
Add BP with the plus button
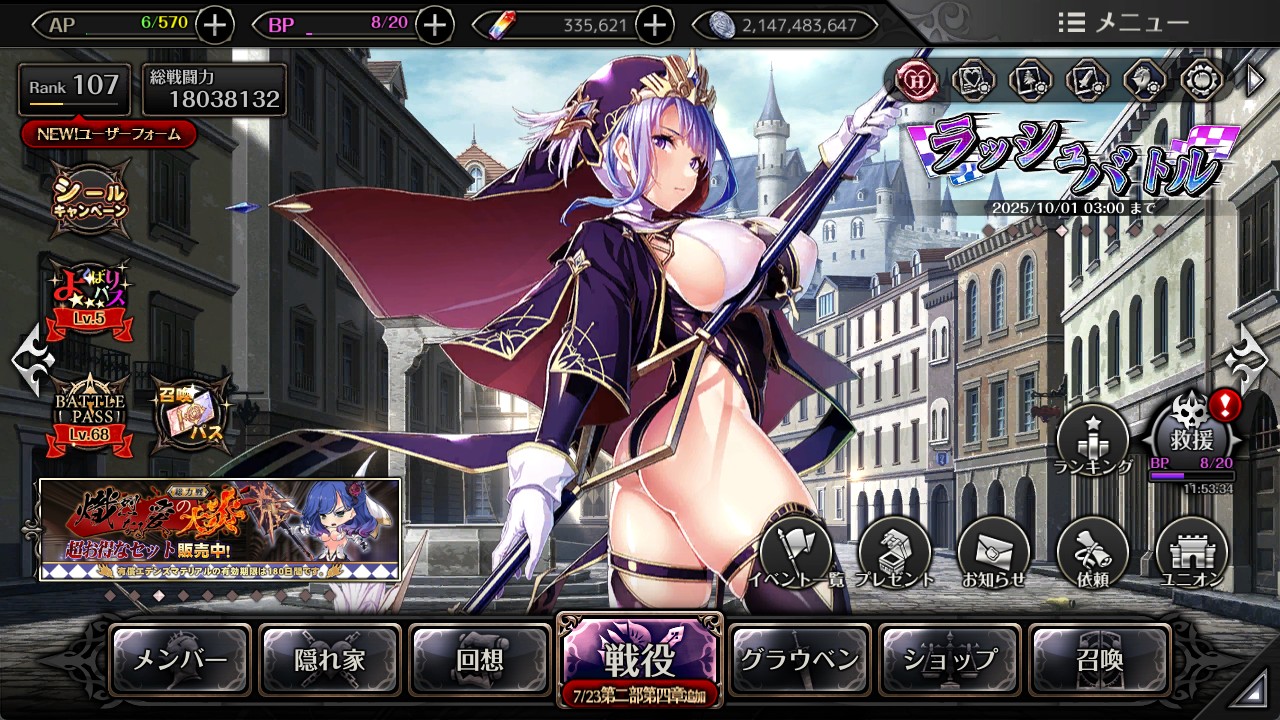[434, 25]
